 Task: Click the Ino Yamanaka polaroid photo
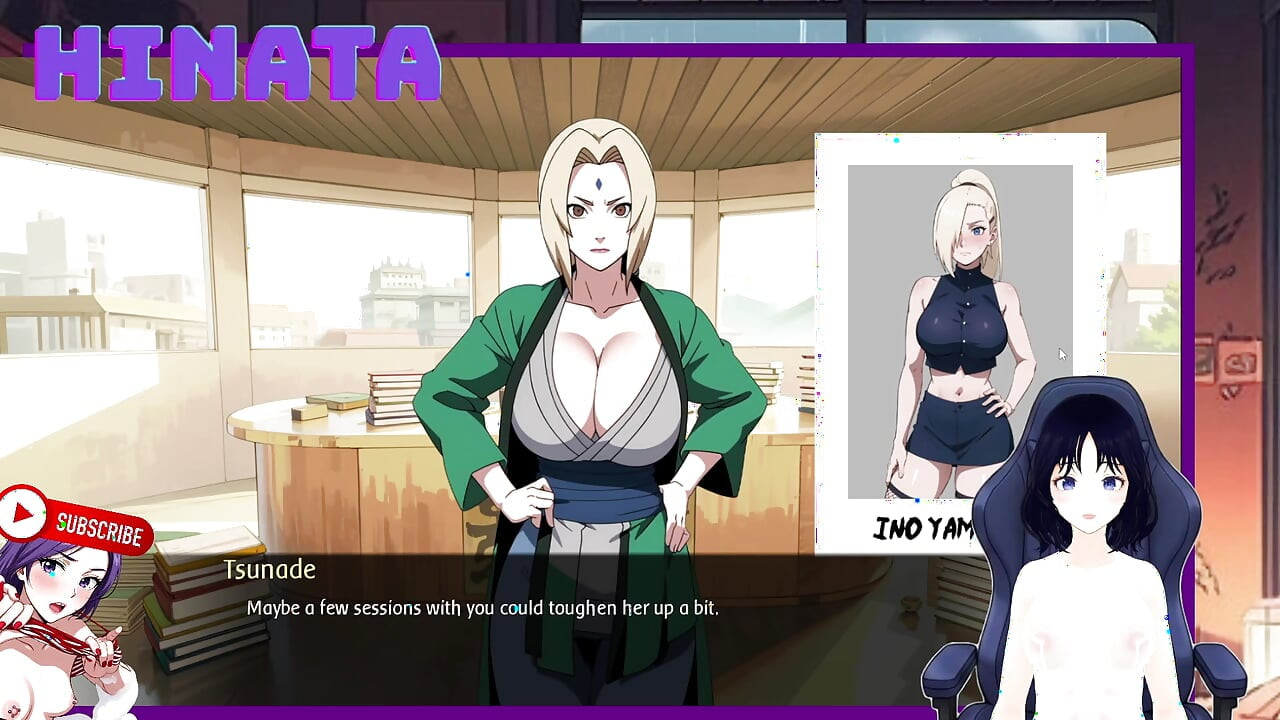[958, 330]
